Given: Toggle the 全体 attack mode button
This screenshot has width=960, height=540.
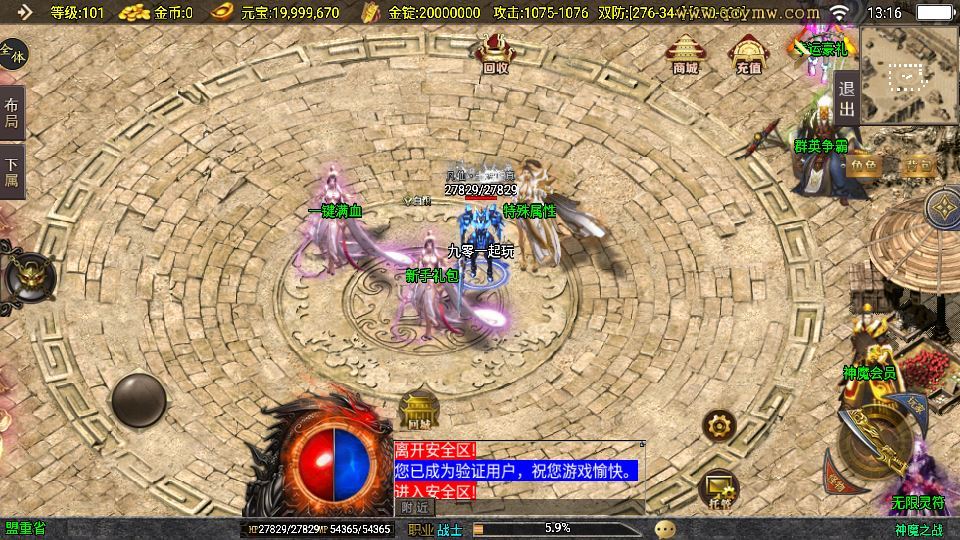Looking at the screenshot, I should click(x=13, y=54).
